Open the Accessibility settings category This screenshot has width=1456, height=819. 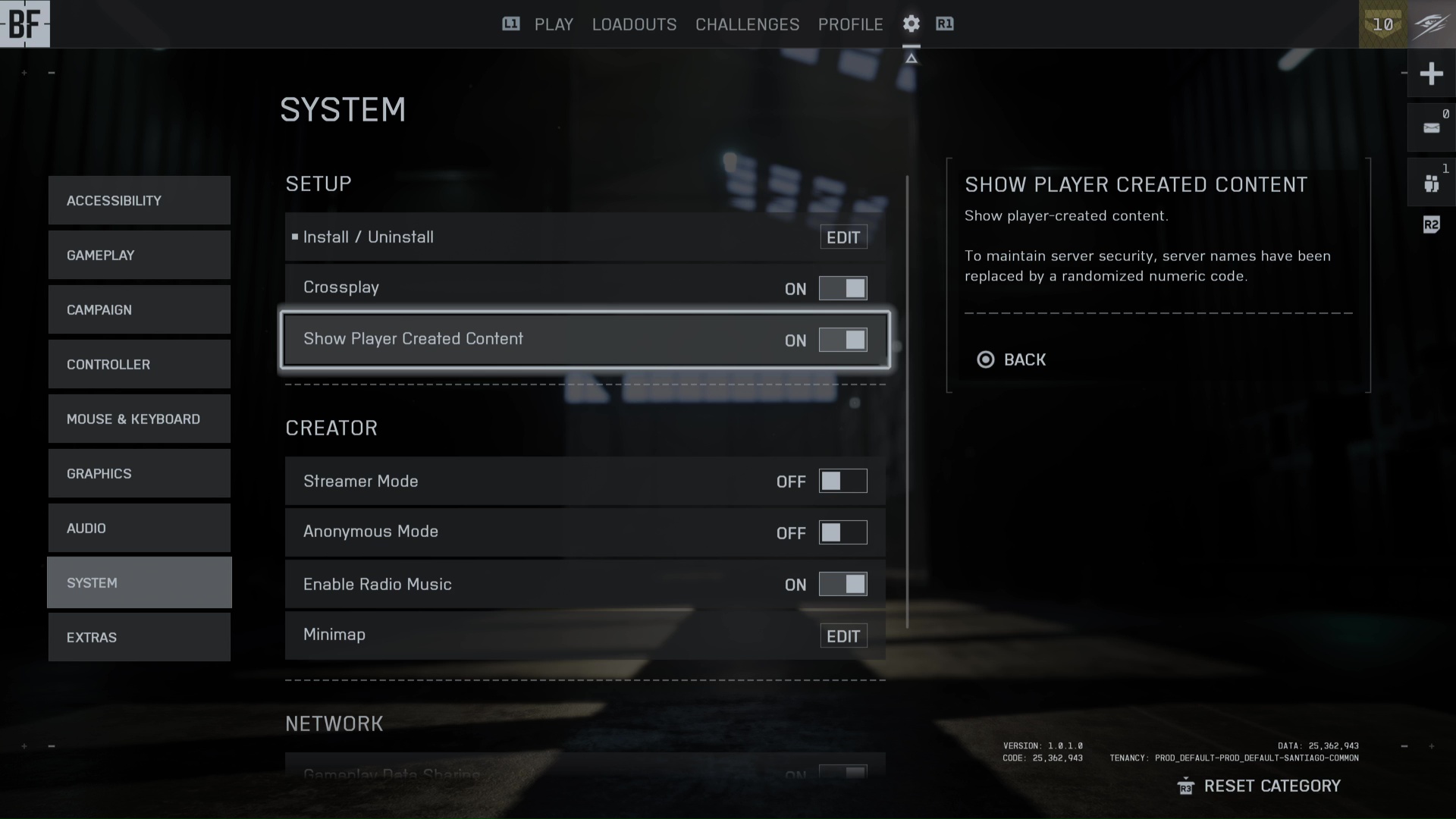click(139, 200)
